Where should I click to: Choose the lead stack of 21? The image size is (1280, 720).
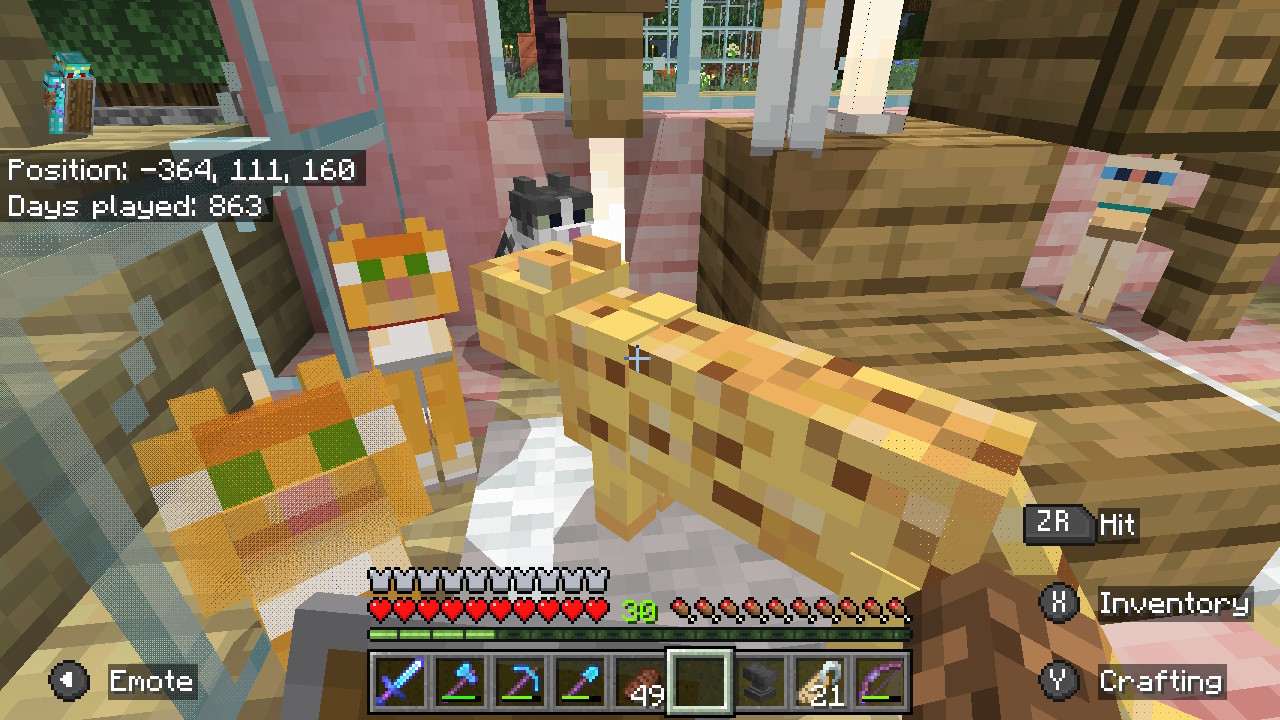pyautogui.click(x=823, y=682)
